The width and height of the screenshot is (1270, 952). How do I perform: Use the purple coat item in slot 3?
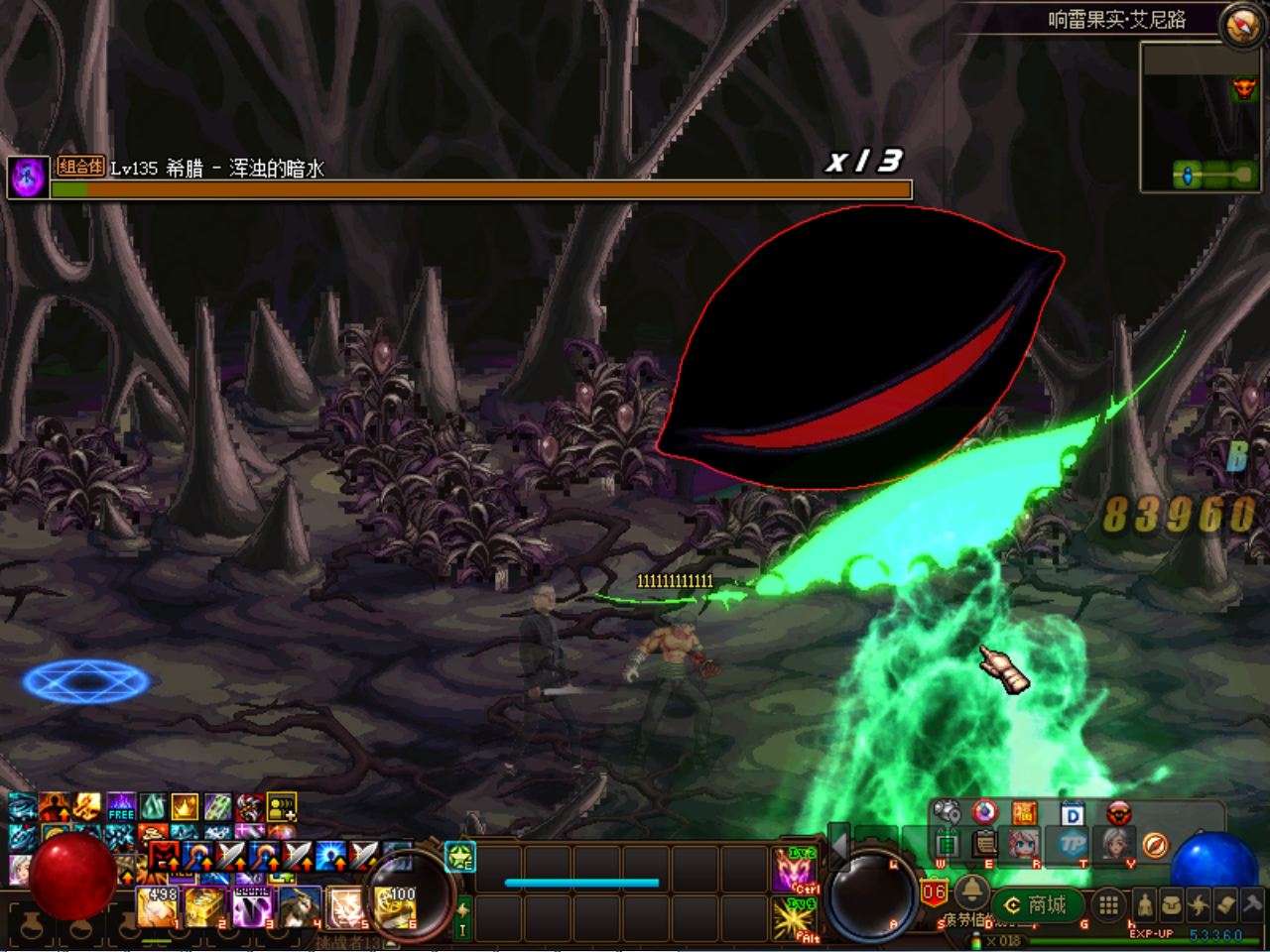(x=252, y=906)
